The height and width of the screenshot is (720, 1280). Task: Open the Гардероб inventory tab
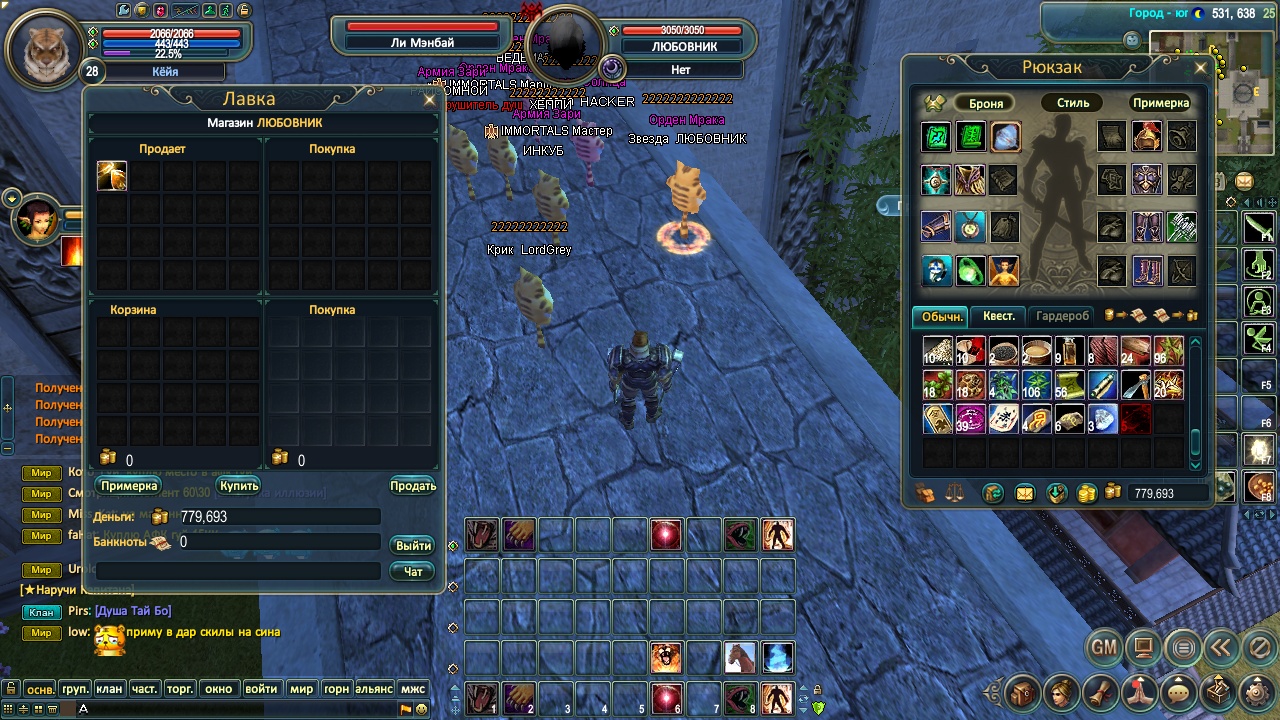coord(1062,316)
